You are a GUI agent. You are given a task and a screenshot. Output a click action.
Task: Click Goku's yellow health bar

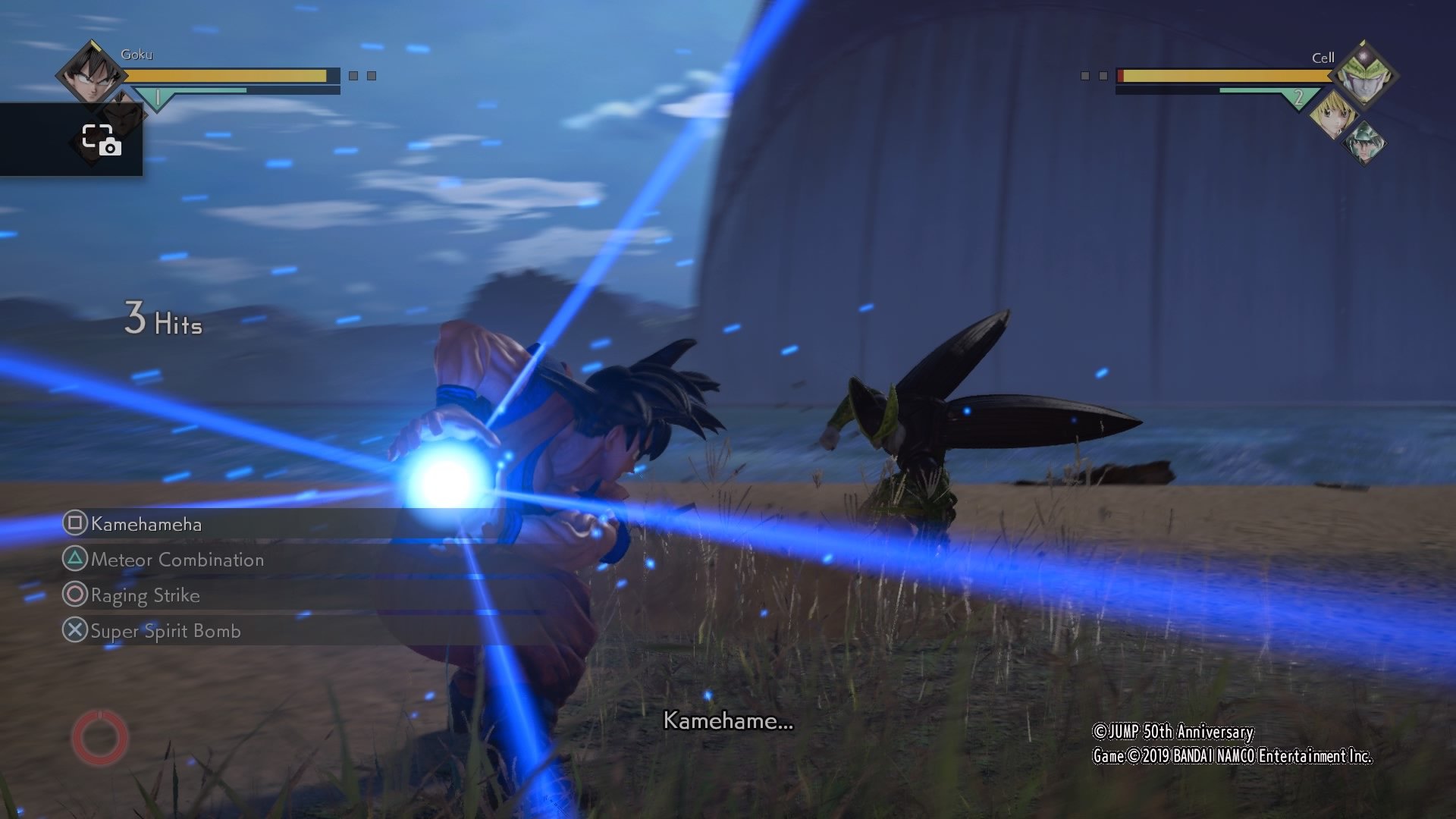pos(227,76)
